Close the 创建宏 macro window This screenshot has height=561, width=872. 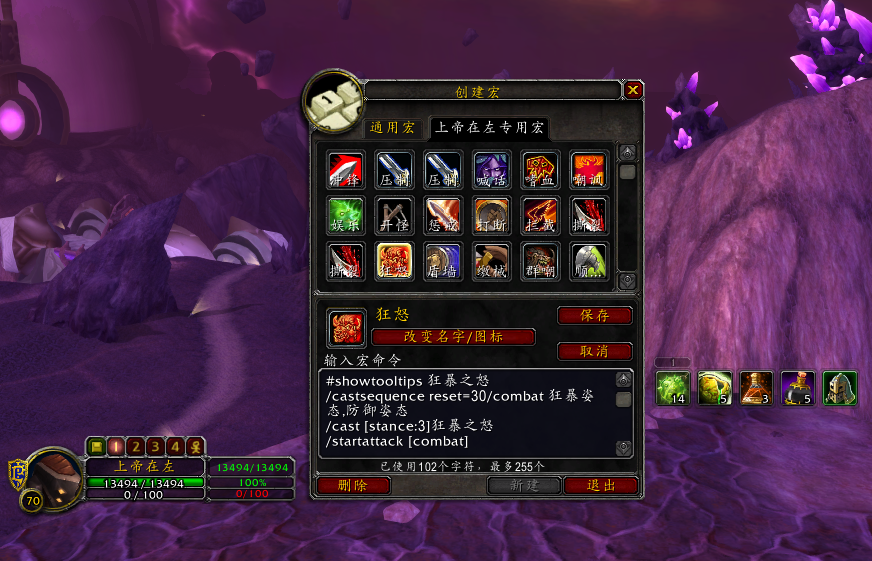(x=633, y=90)
